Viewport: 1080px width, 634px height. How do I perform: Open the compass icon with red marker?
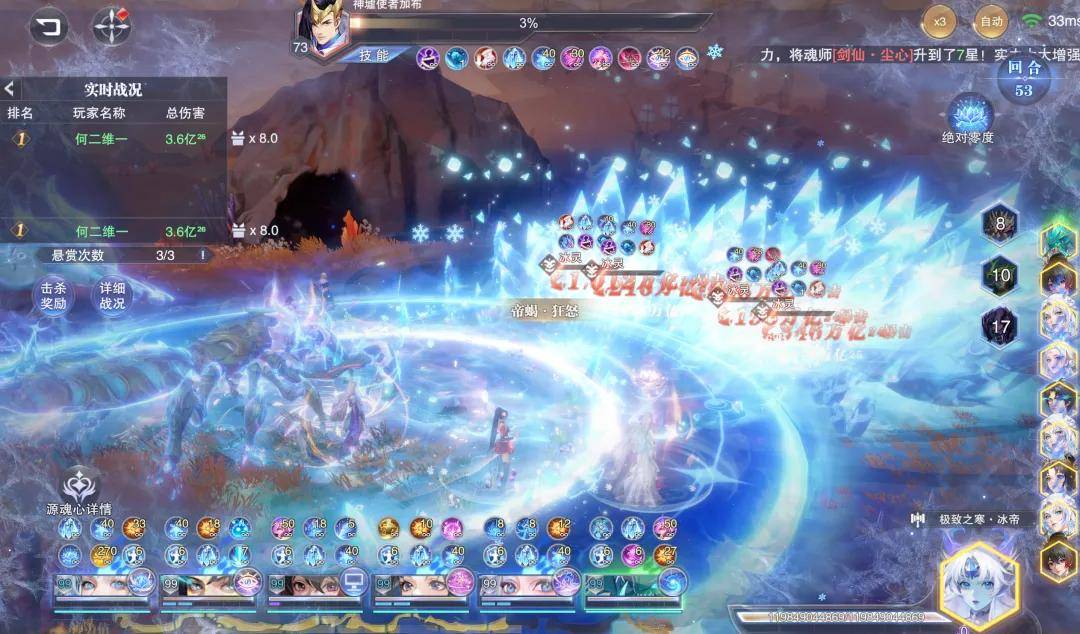(x=112, y=26)
